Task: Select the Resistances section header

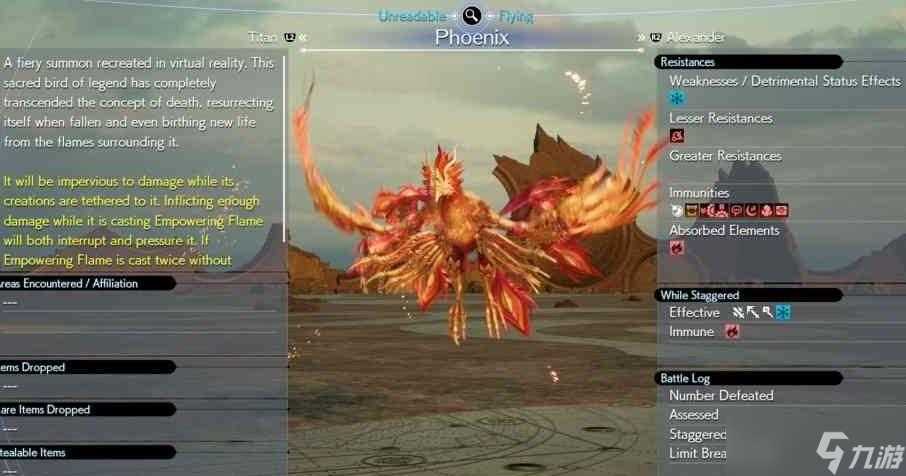Action: click(x=688, y=62)
